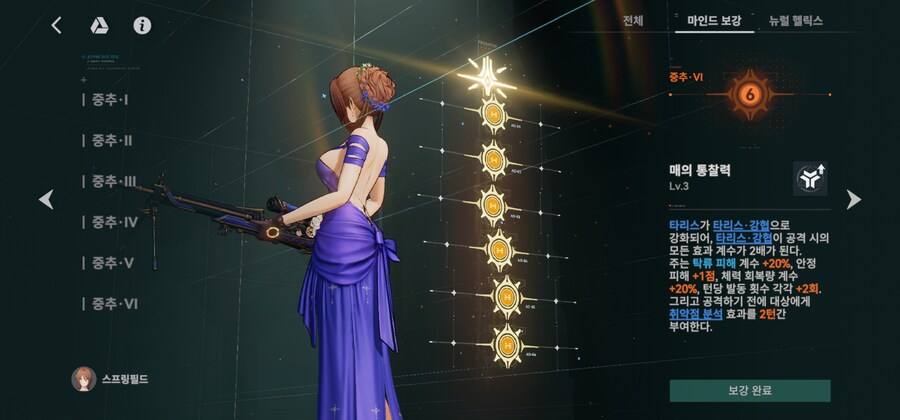Image resolution: width=900 pixels, height=420 pixels.
Task: Show the info circle icon details
Action: click(x=142, y=25)
